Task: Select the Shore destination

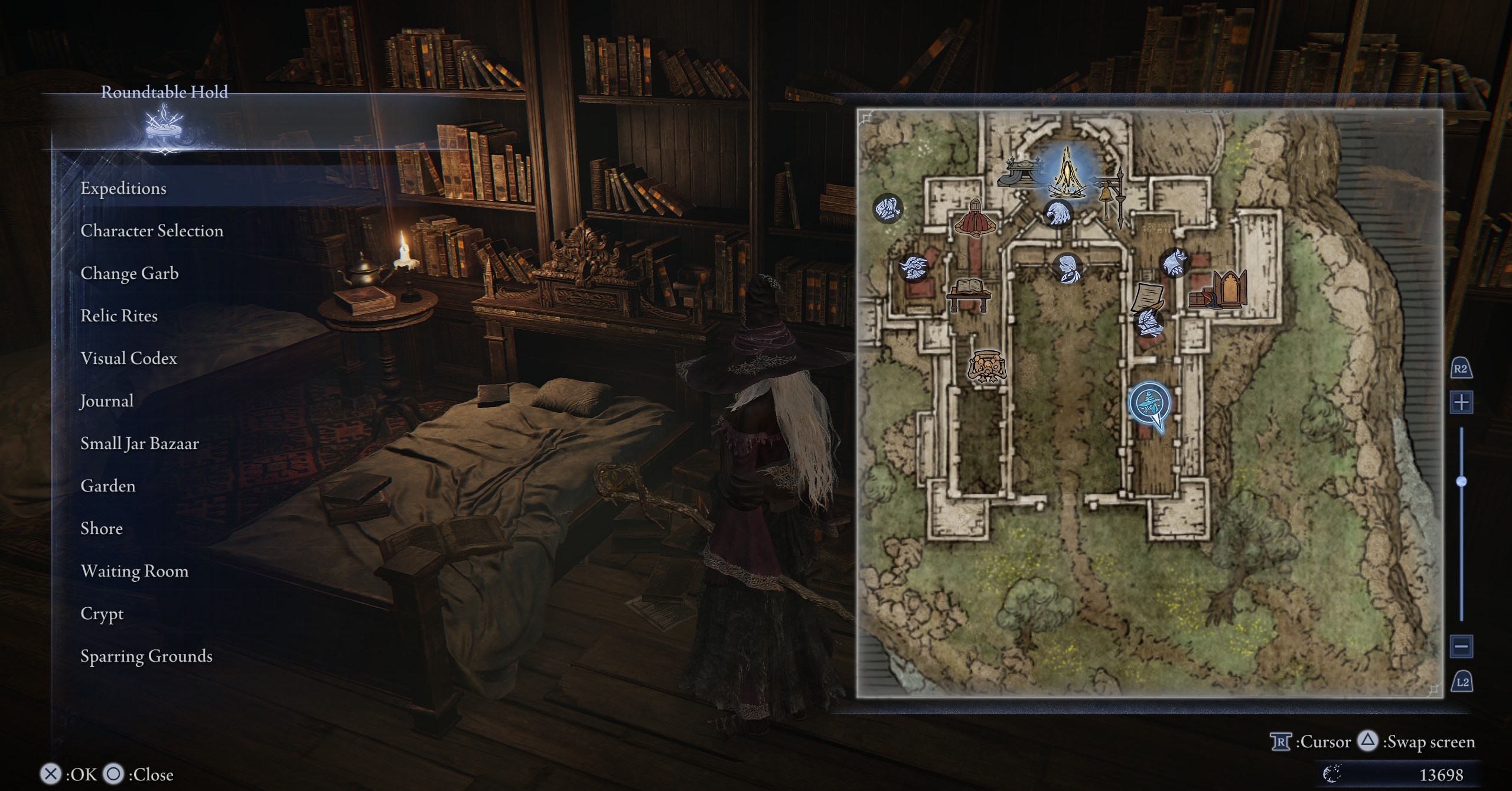Action: [102, 529]
